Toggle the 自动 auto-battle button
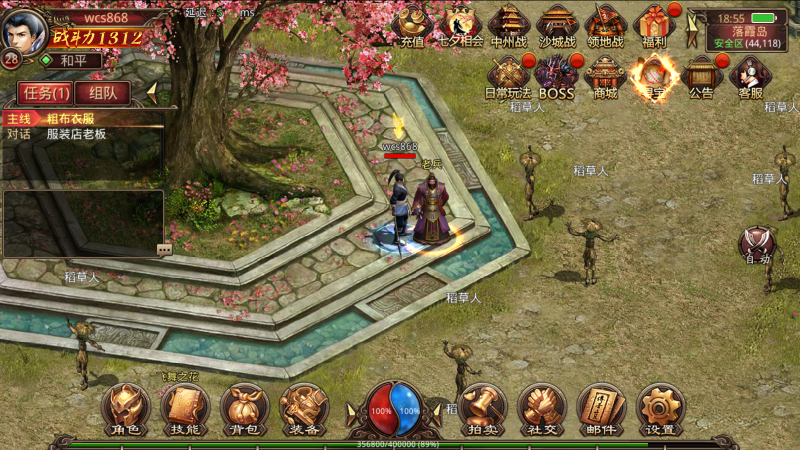800x450 pixels. 757,245
